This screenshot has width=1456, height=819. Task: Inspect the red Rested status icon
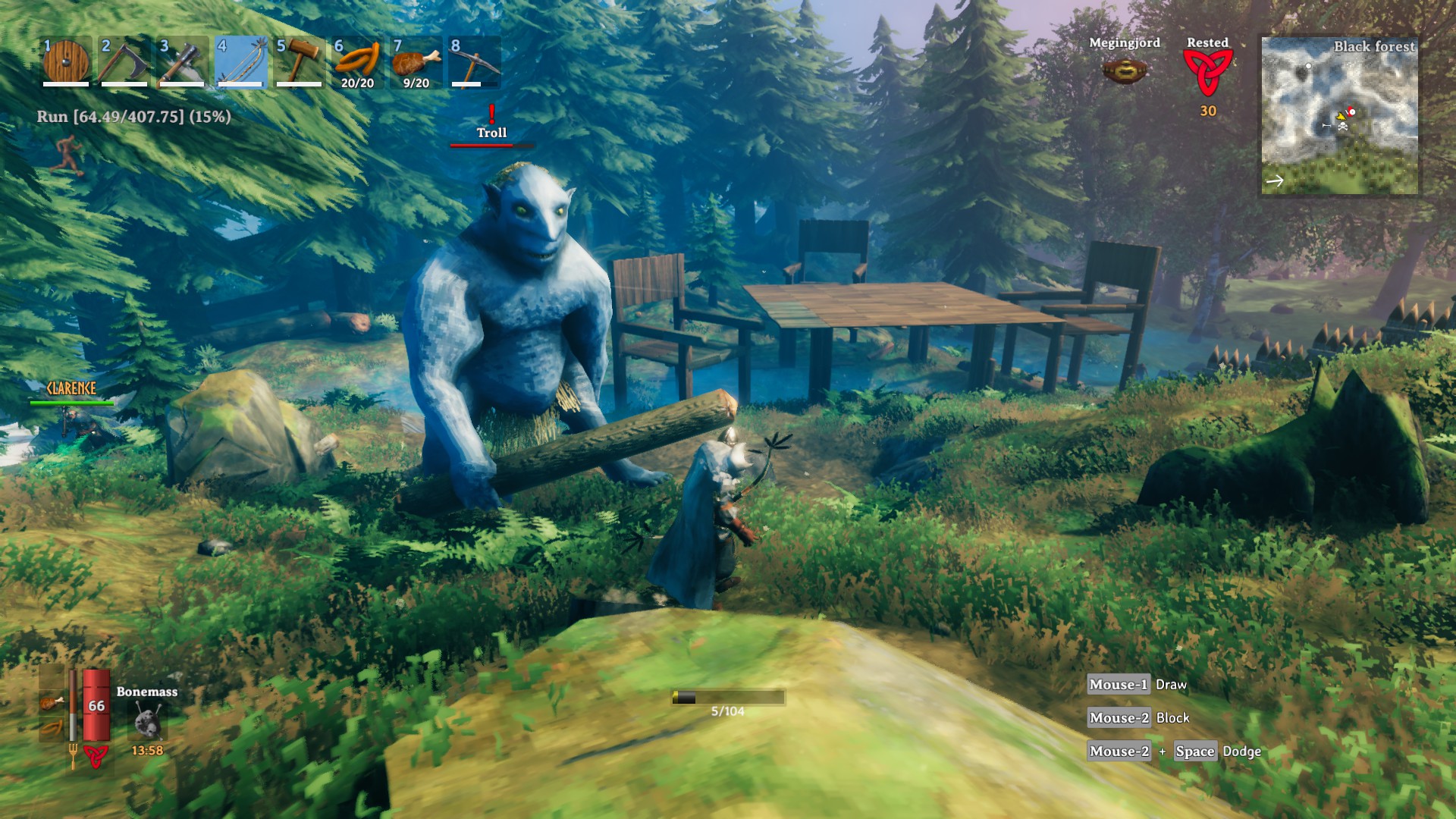[x=1207, y=74]
